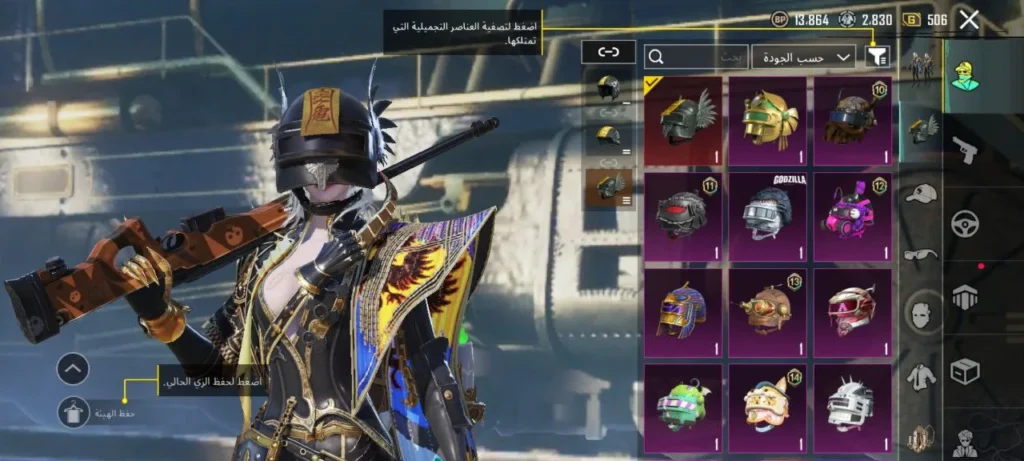Open the cap headwear category
The image size is (1024, 461).
920,195
